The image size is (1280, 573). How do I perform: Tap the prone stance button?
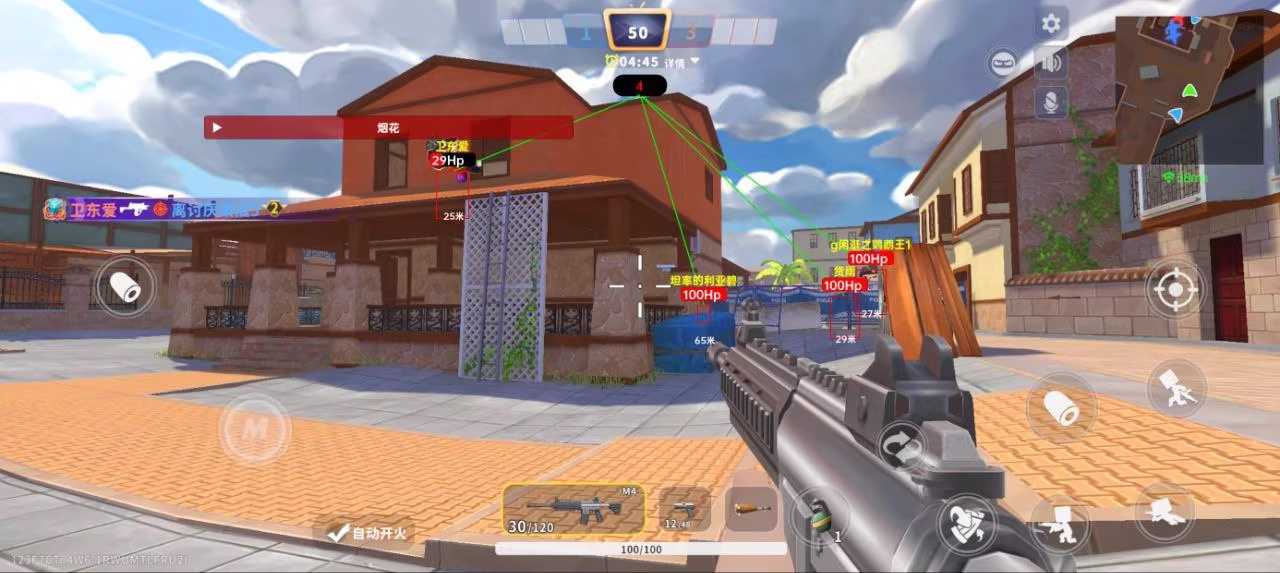(1164, 512)
